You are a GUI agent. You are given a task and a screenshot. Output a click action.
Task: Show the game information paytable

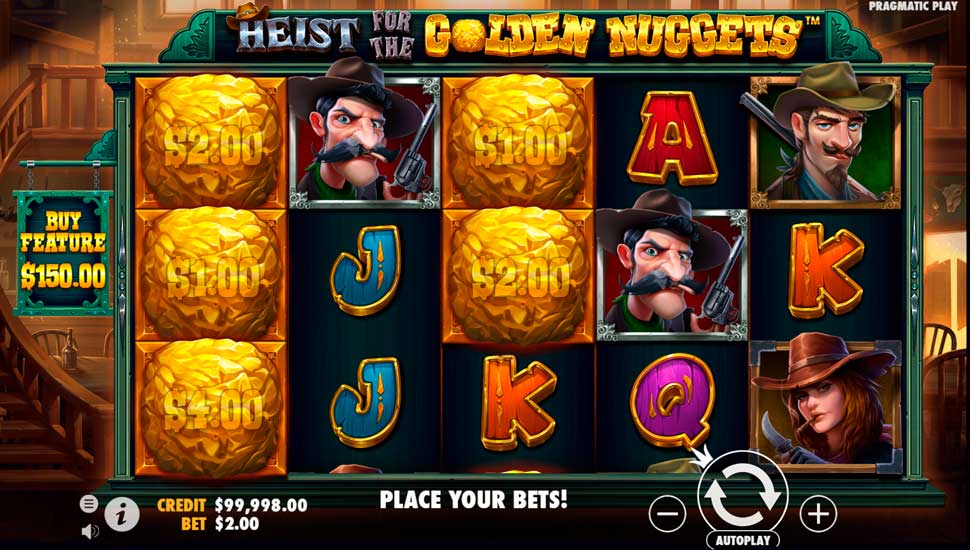pos(122,514)
